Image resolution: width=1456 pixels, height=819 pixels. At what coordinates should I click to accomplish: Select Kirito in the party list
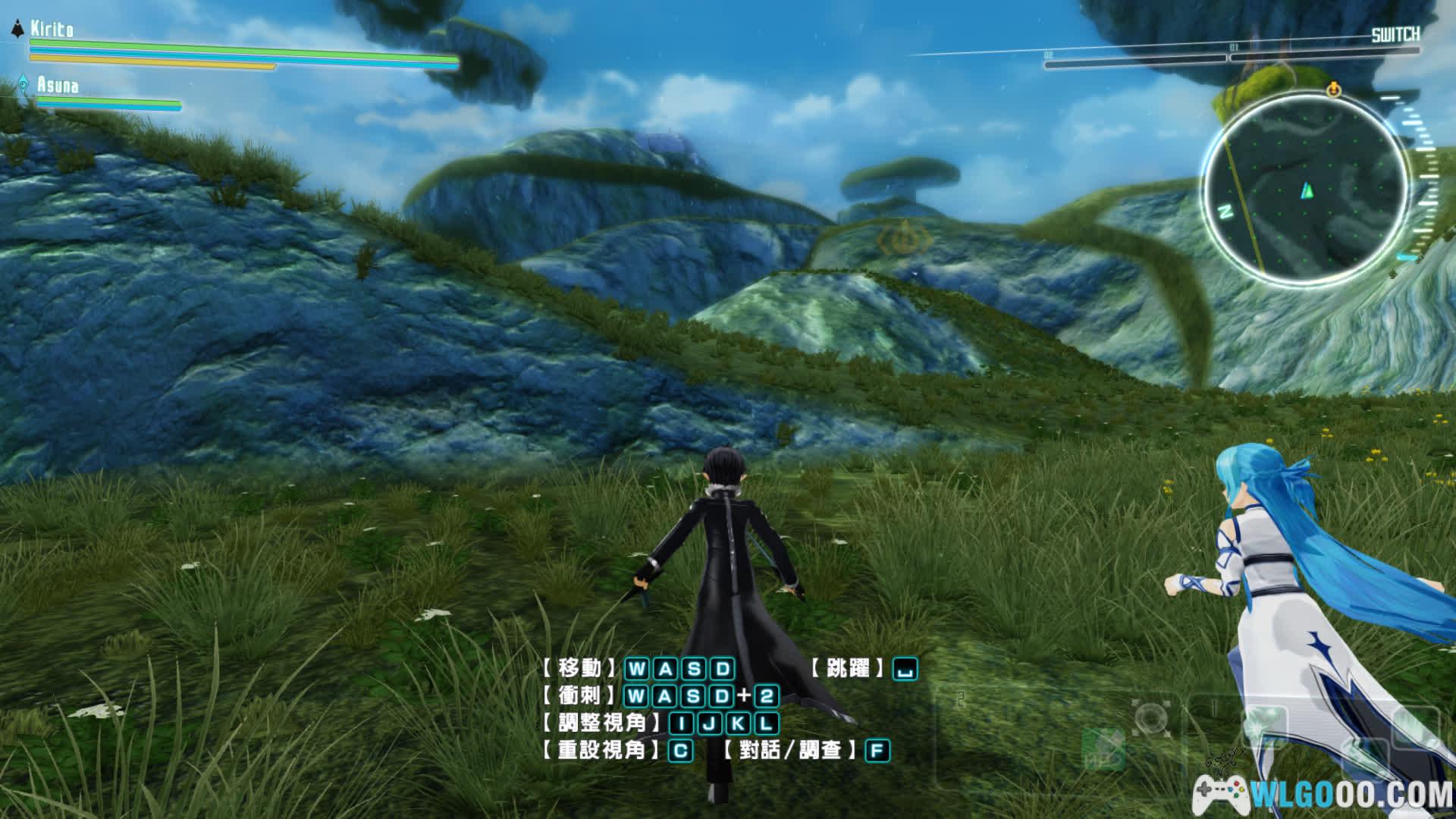click(52, 30)
